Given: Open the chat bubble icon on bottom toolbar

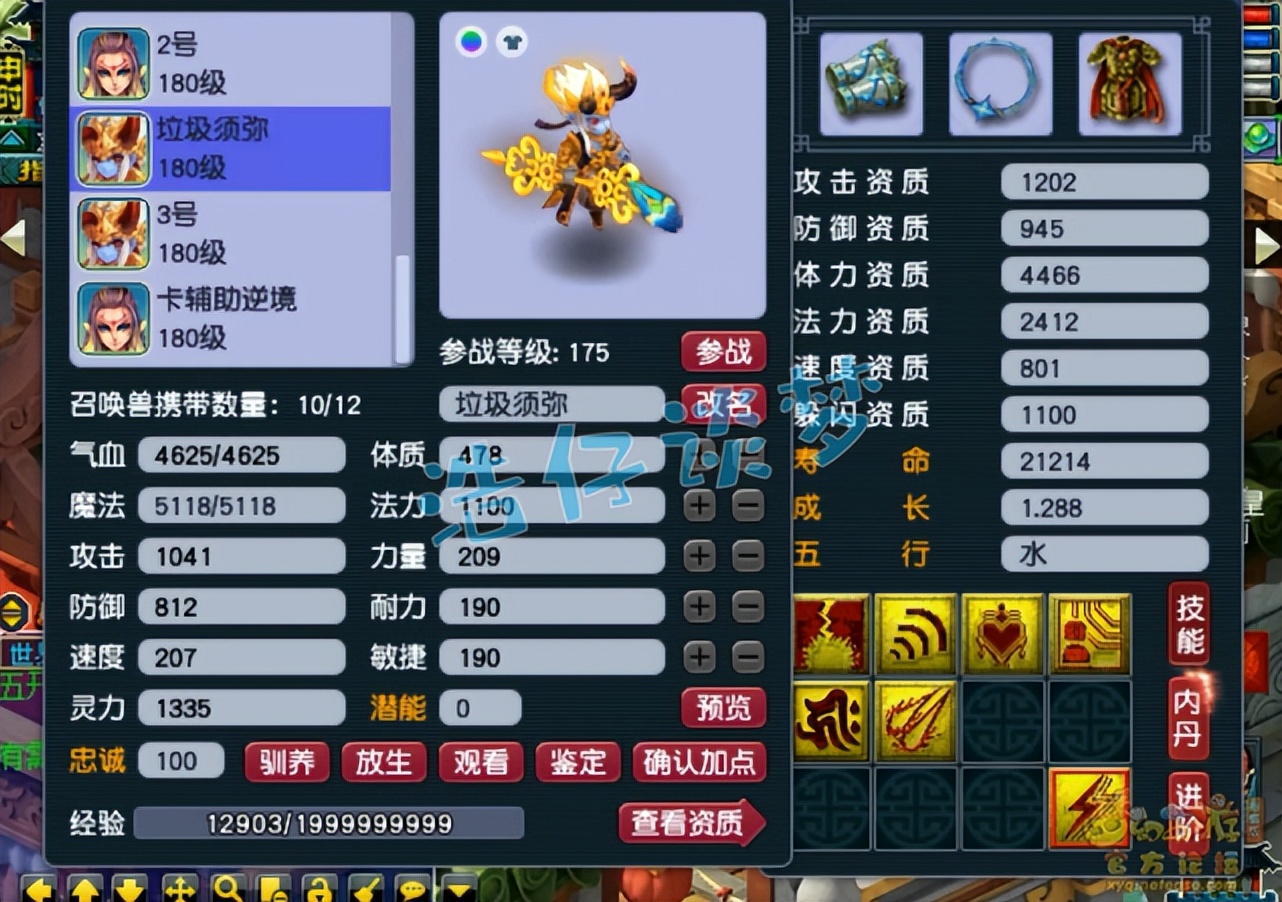Looking at the screenshot, I should point(413,888).
